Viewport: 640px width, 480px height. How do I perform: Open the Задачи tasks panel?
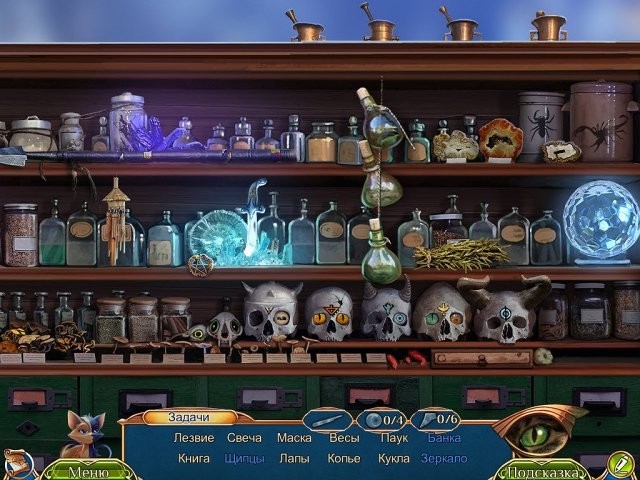pyautogui.click(x=189, y=418)
